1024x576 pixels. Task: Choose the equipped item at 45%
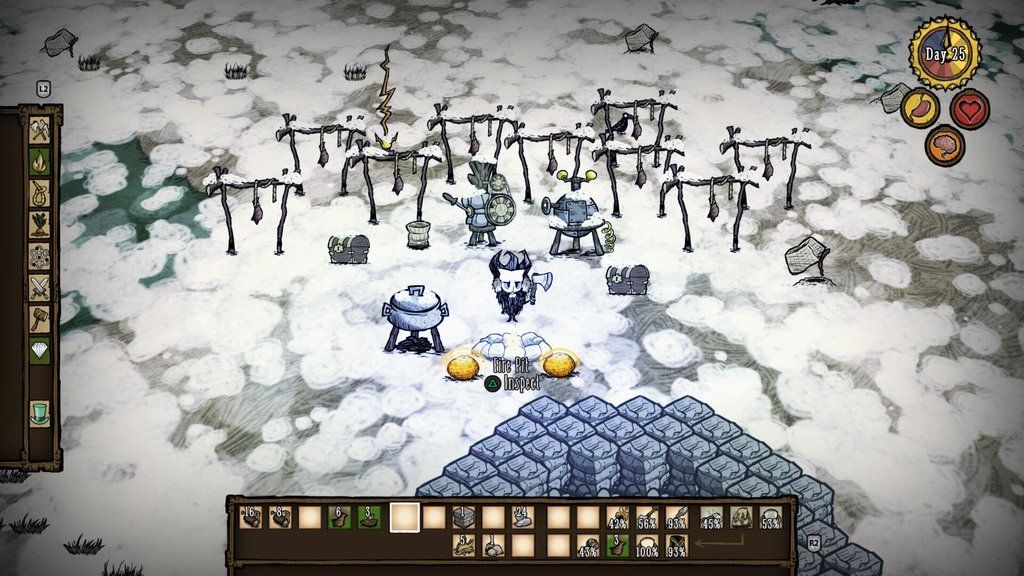(711, 517)
